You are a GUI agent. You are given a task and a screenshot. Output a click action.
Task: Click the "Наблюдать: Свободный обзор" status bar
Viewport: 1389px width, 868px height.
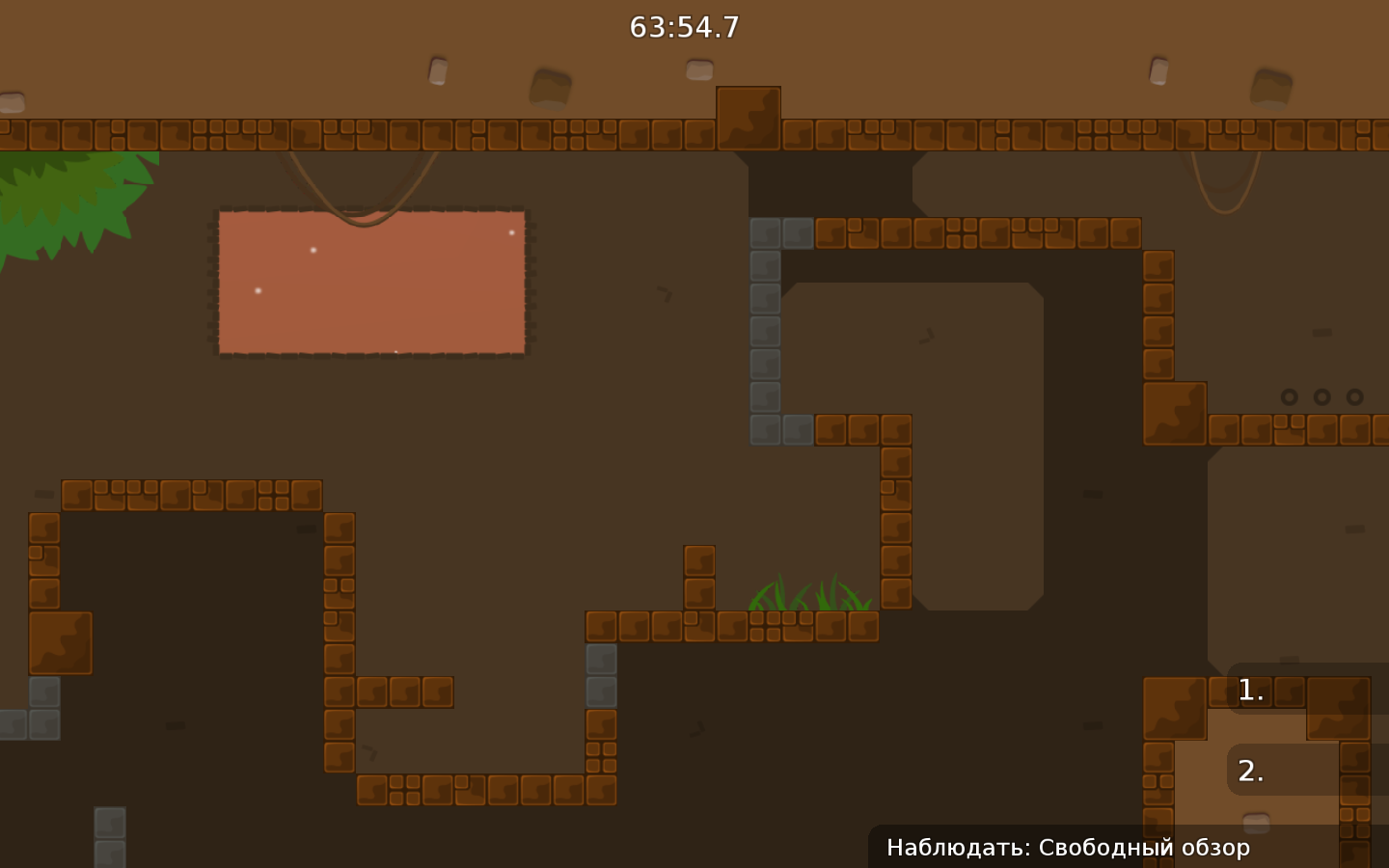click(1068, 848)
